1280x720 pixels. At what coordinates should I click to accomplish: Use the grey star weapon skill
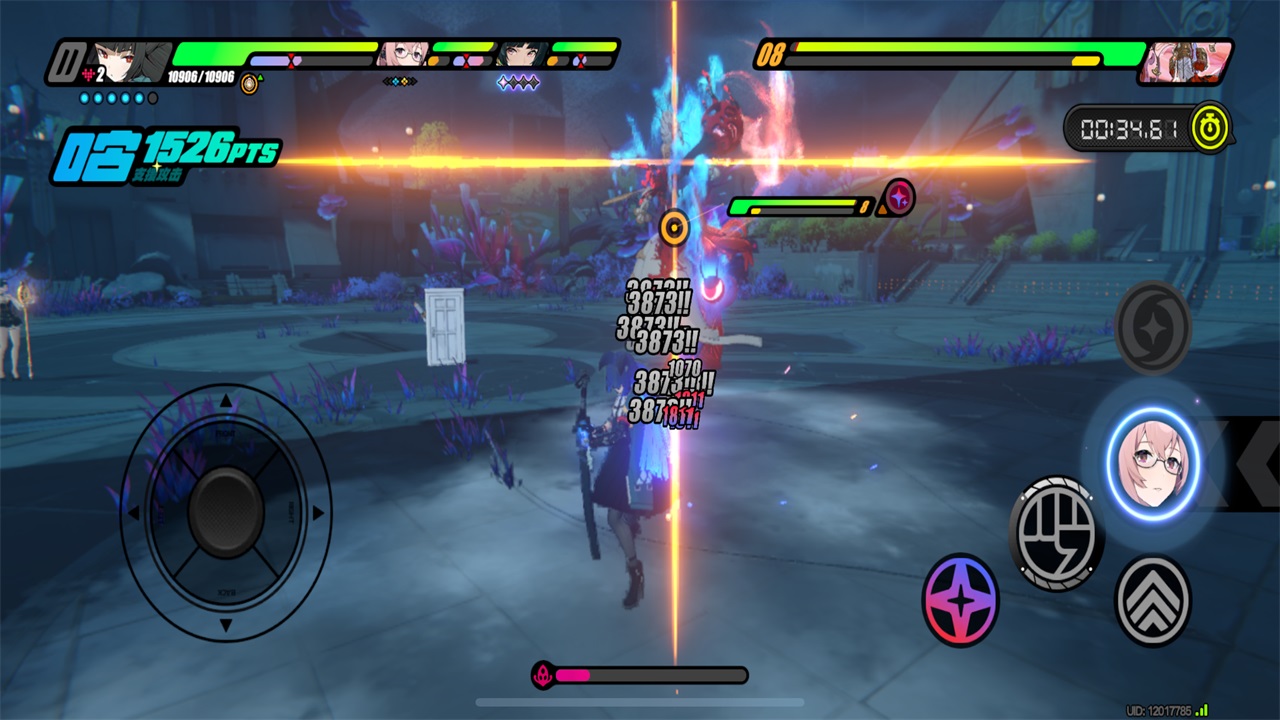coord(1152,327)
